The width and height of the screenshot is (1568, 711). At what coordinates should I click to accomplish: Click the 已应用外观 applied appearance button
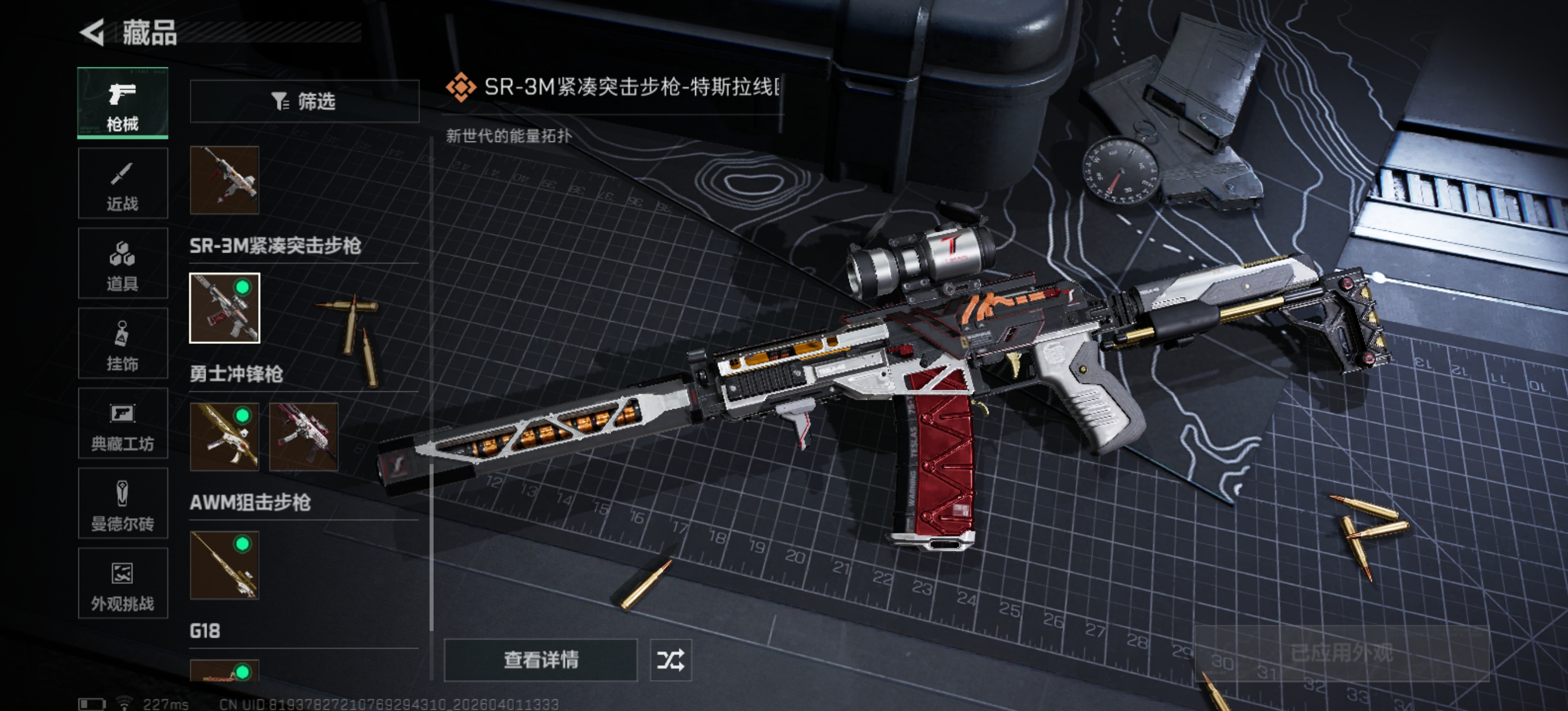pos(1342,653)
